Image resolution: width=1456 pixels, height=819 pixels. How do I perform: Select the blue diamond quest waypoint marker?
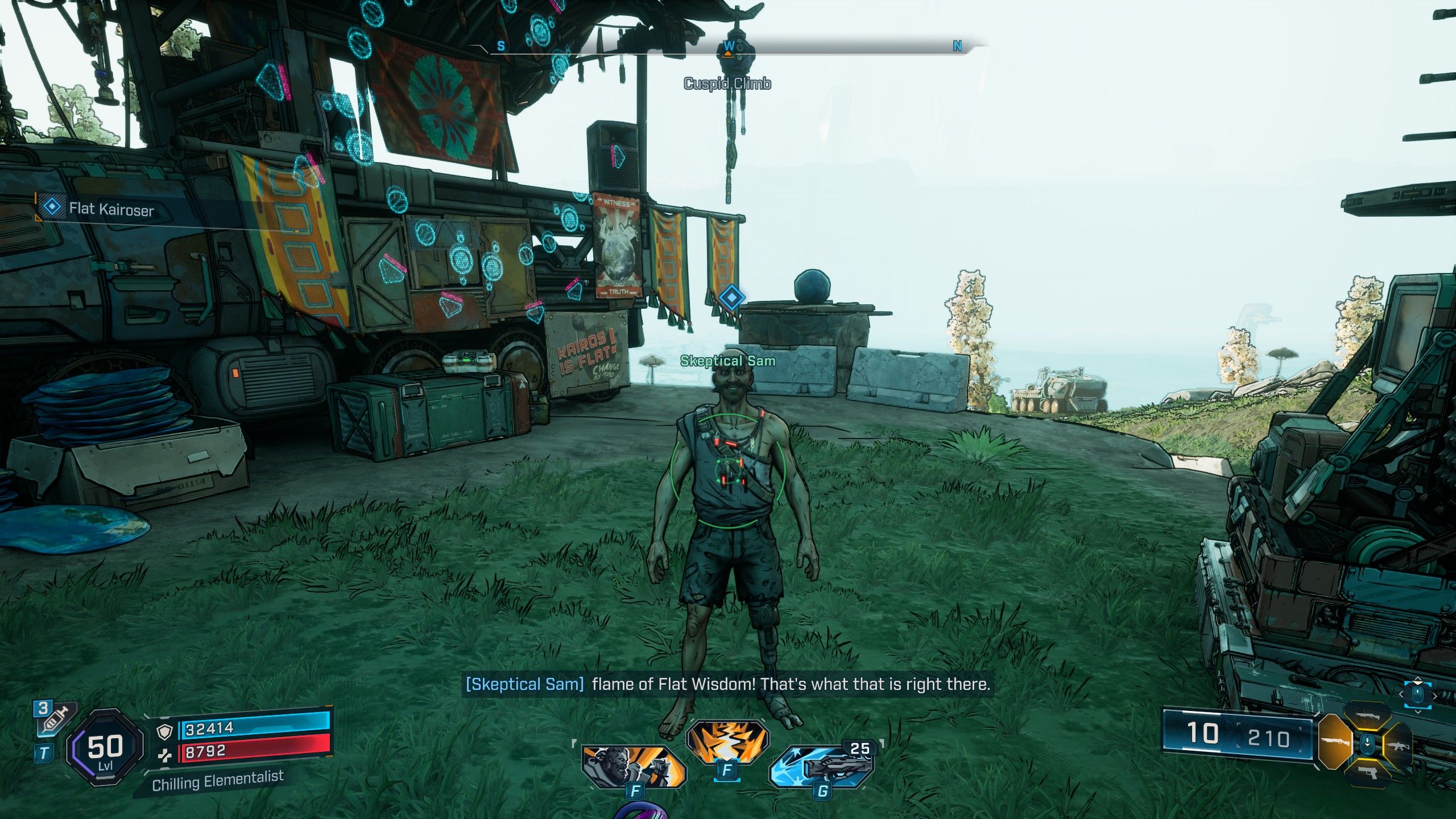click(731, 297)
